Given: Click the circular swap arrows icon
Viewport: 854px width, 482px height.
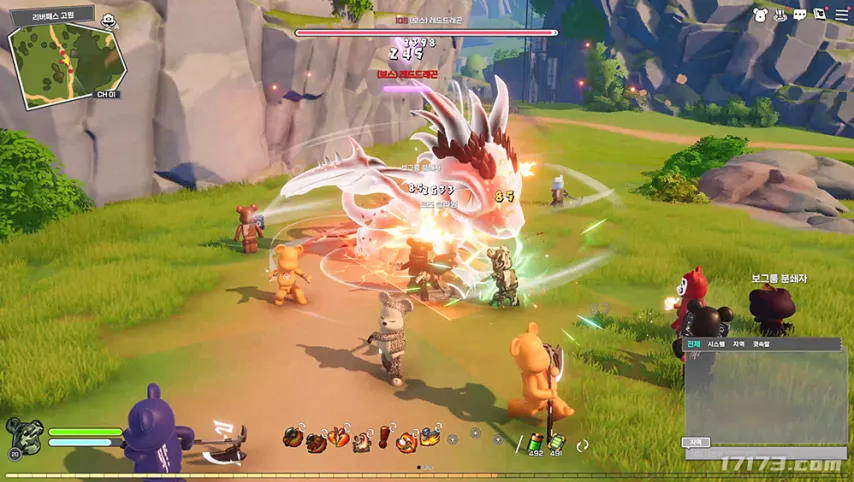Looking at the screenshot, I should [583, 445].
